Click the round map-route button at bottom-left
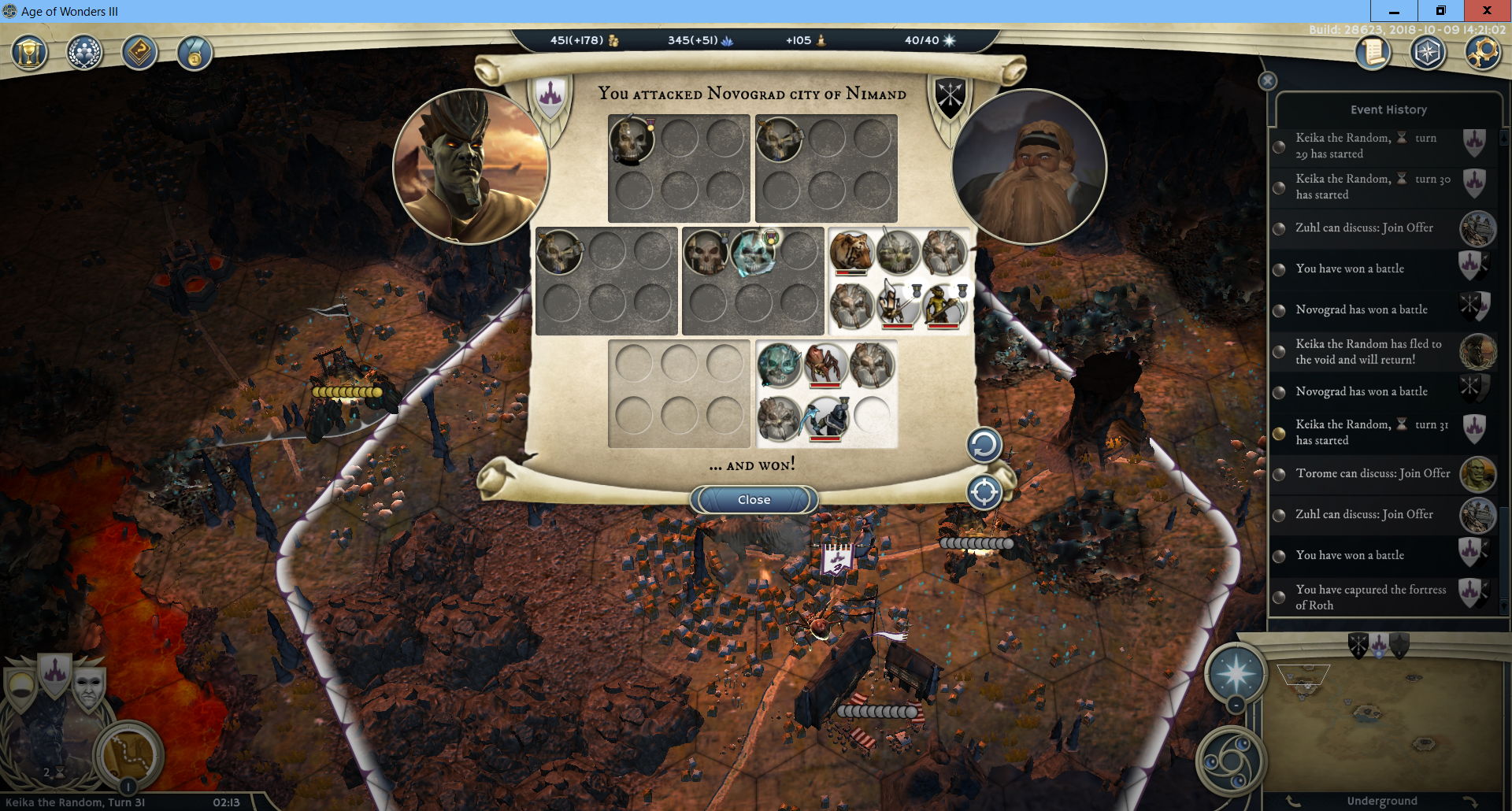The width and height of the screenshot is (1512, 811). click(128, 754)
